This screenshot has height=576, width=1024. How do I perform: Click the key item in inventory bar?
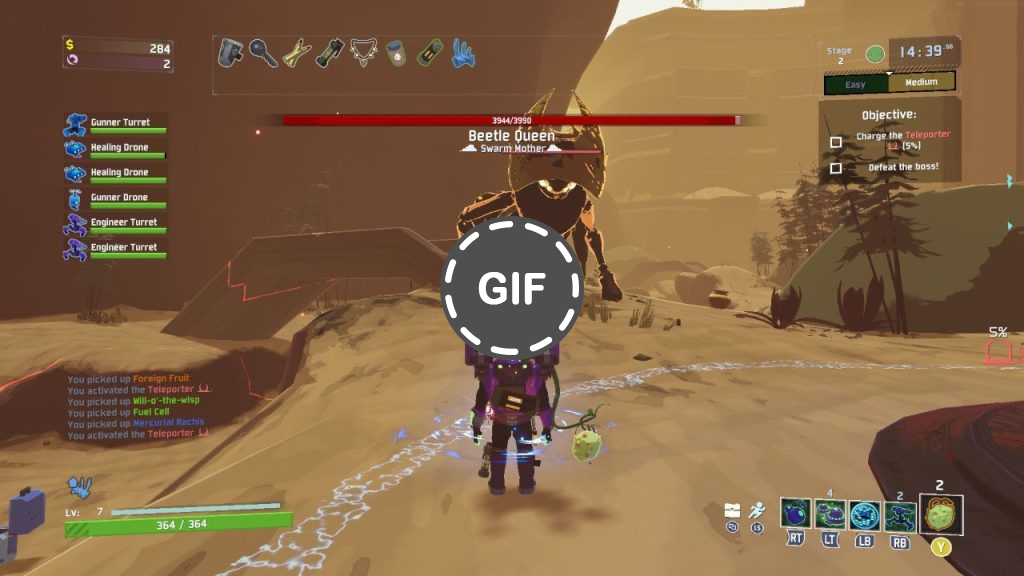(264, 53)
